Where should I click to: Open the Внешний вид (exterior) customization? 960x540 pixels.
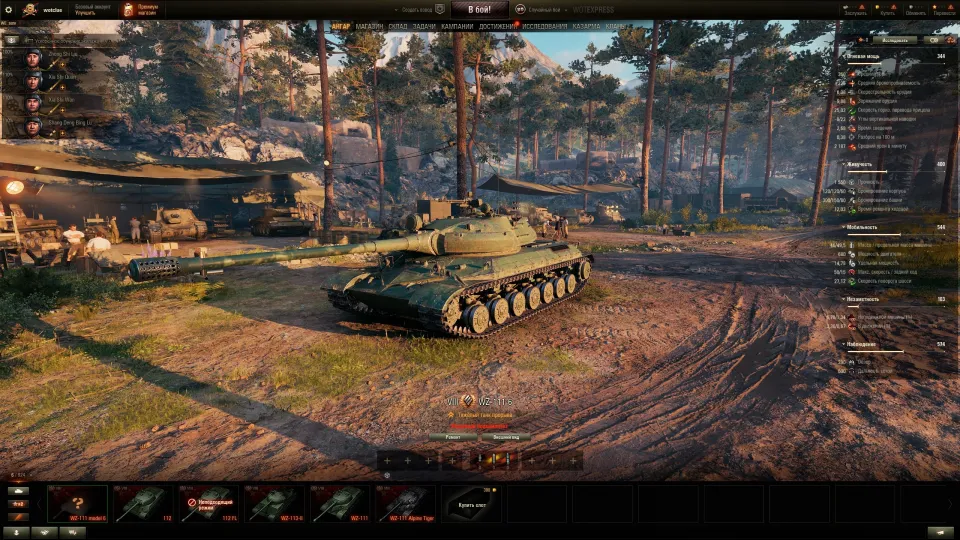[504, 437]
